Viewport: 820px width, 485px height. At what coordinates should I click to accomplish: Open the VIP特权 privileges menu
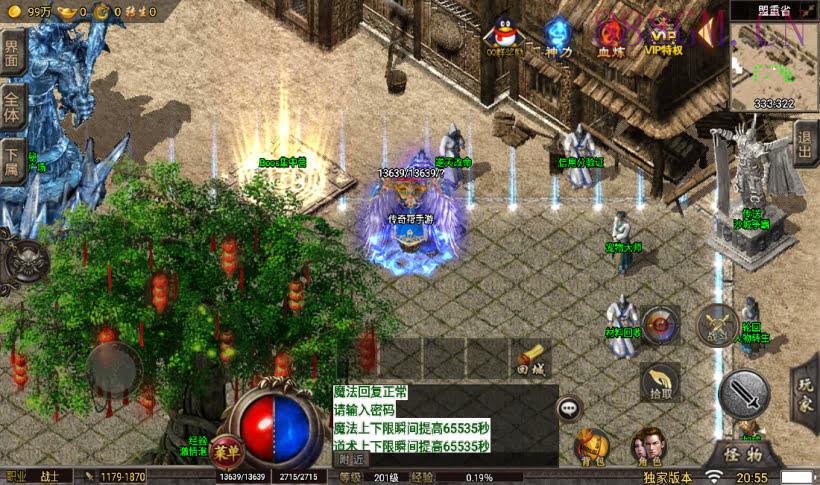coord(662,36)
